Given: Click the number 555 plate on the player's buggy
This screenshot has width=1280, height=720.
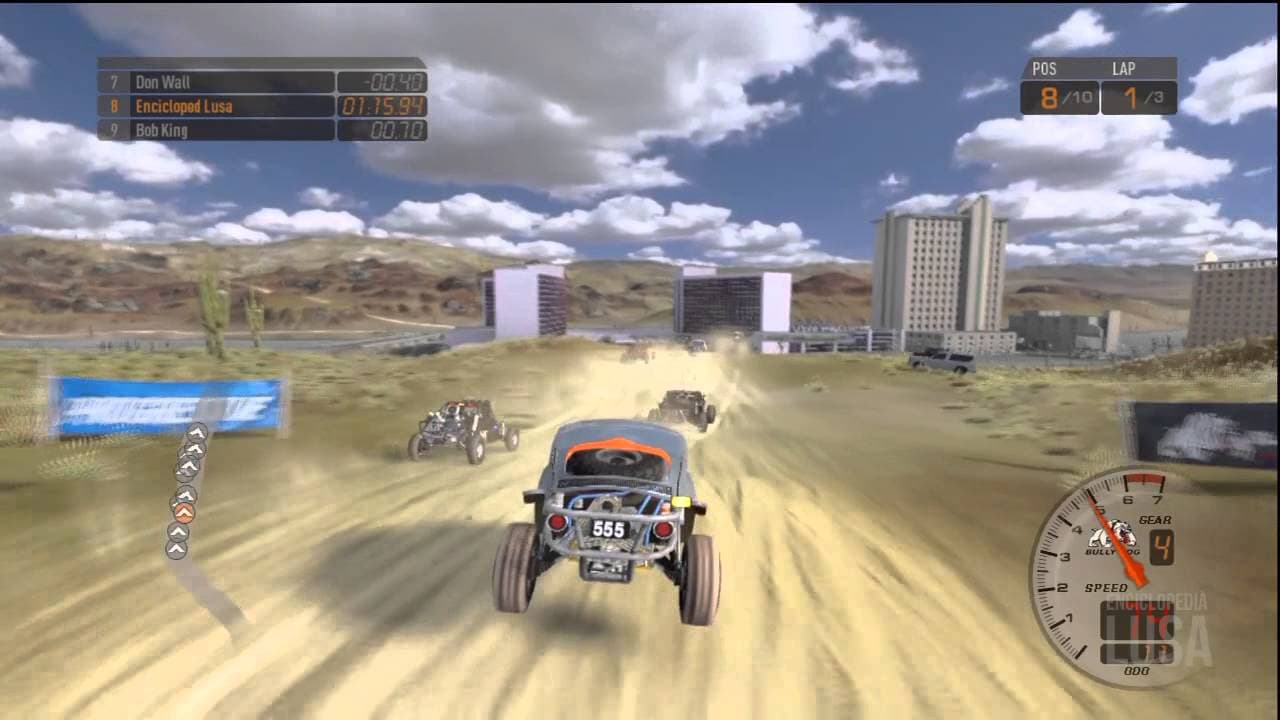Looking at the screenshot, I should (x=608, y=529).
